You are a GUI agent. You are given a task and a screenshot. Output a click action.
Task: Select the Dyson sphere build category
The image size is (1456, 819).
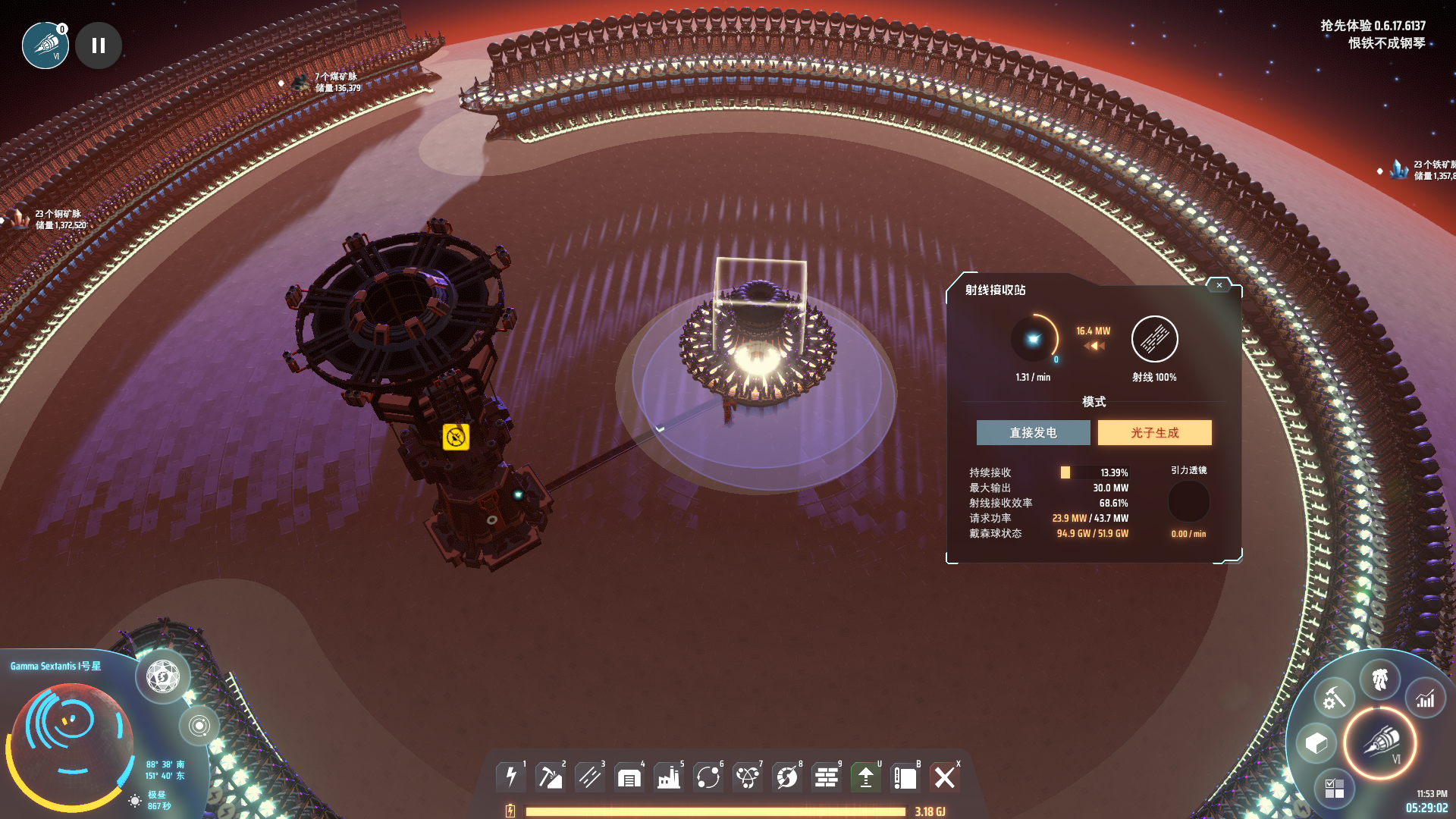(x=787, y=777)
